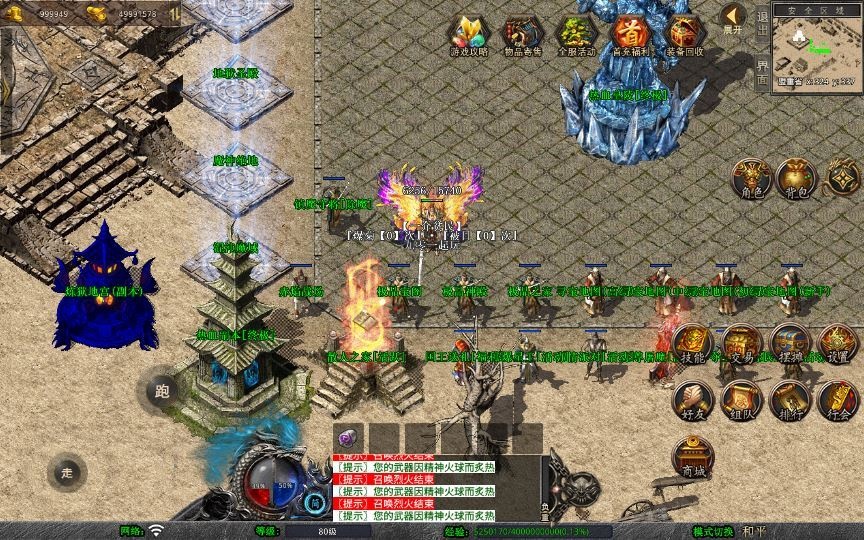
Task: Open the 摆摊 stall vending button
Action: 789,345
